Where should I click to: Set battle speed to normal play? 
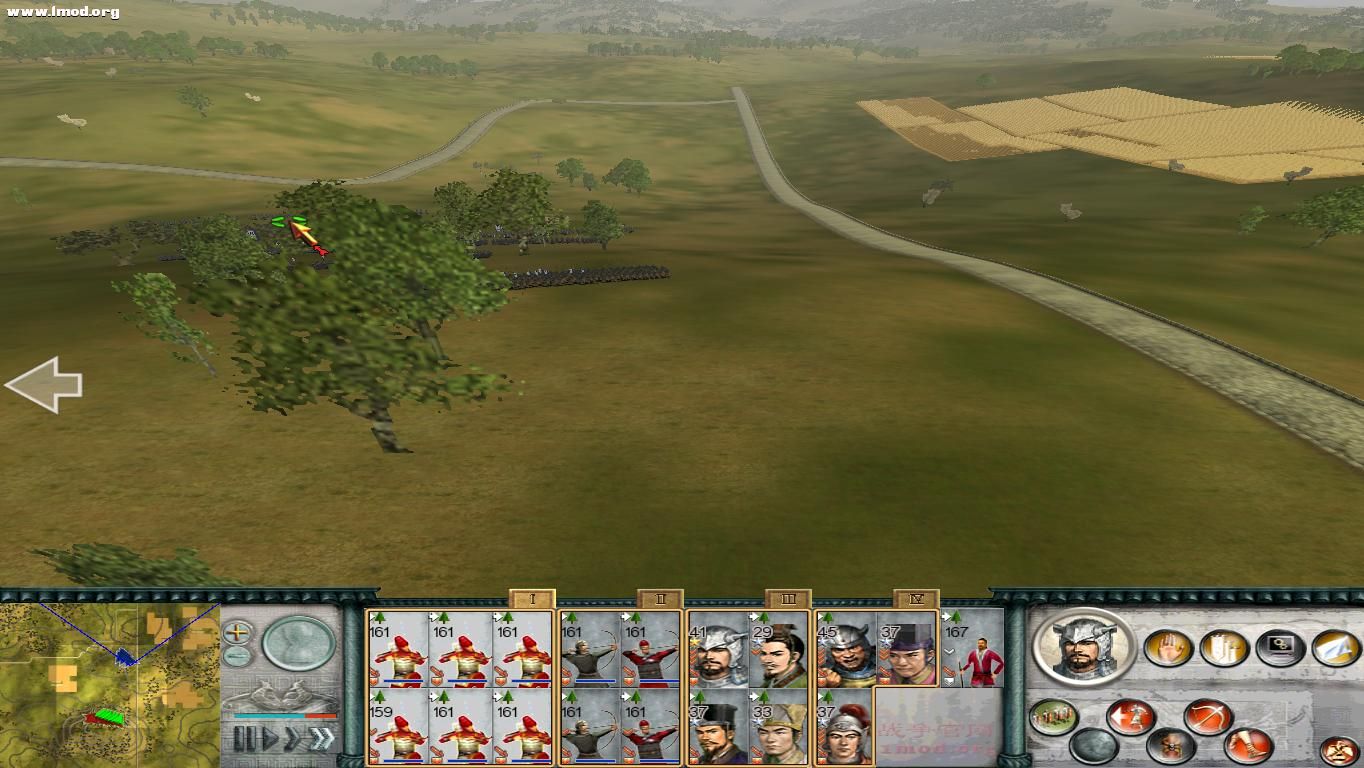coord(270,739)
